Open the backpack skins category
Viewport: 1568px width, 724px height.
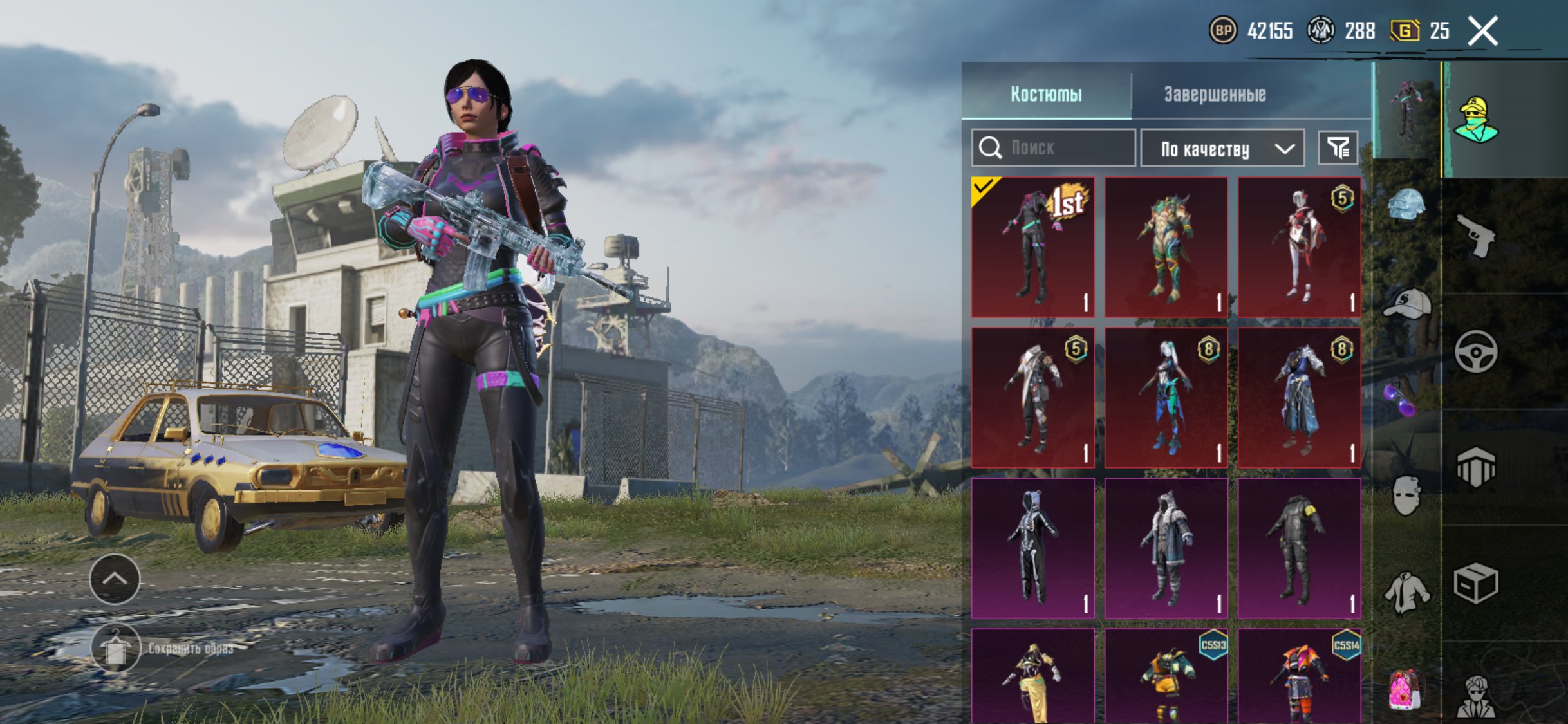coord(1406,690)
